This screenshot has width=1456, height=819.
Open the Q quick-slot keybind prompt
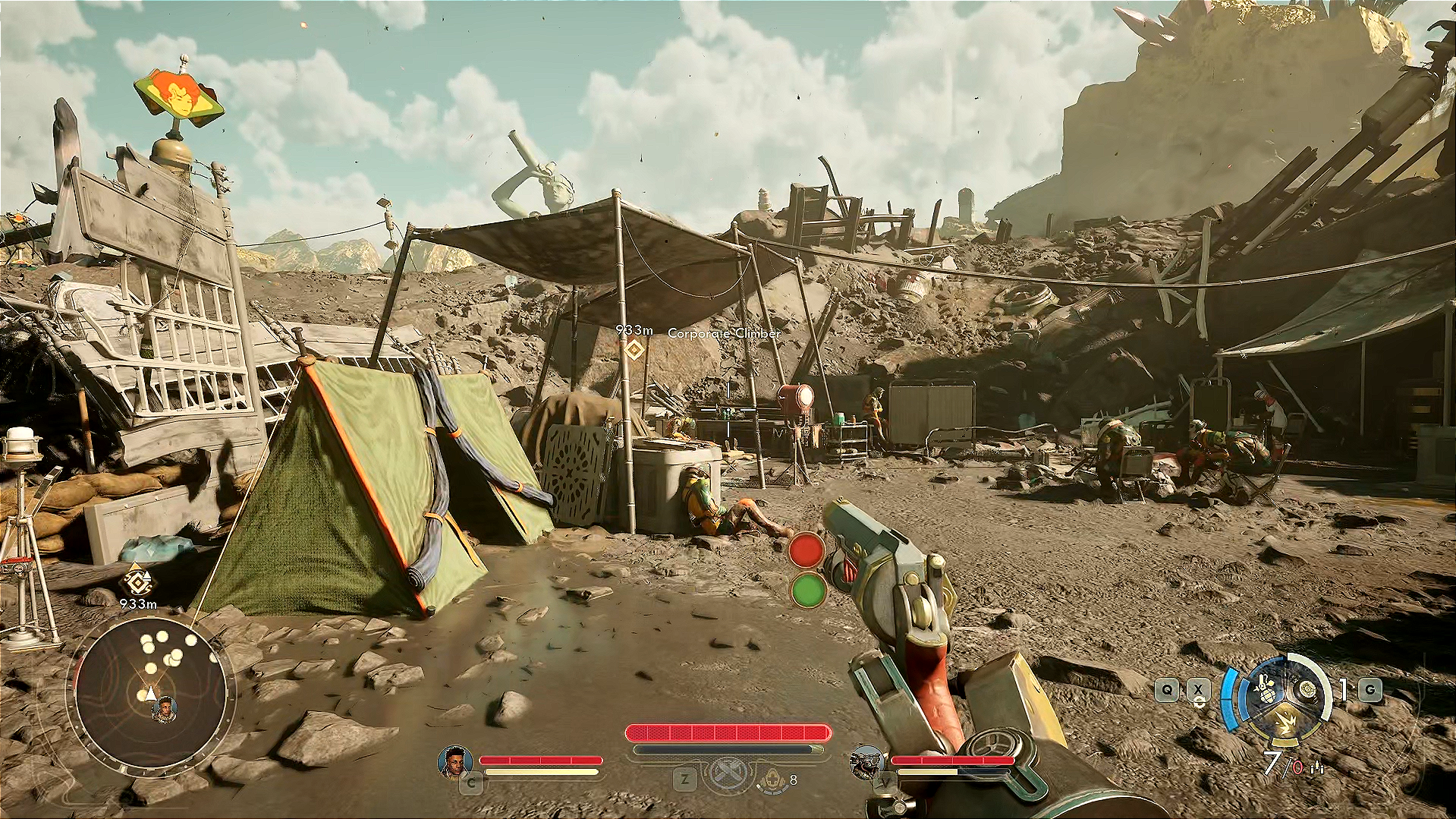coord(1167,689)
